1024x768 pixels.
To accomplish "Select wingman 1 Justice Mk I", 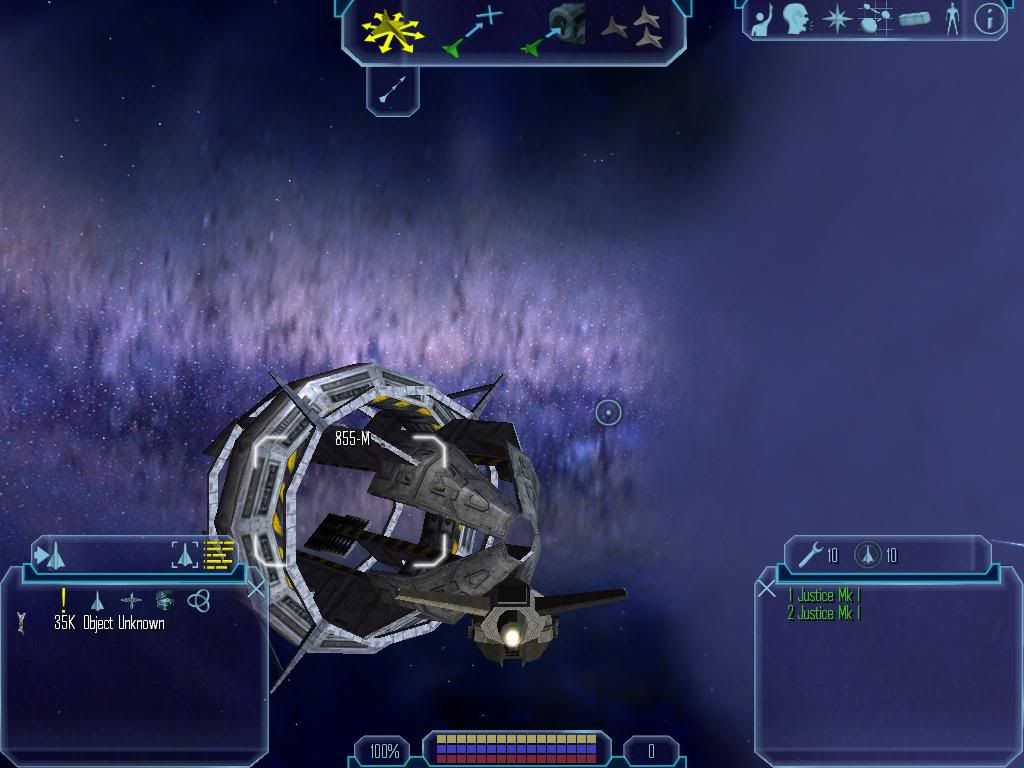I will [x=823, y=596].
